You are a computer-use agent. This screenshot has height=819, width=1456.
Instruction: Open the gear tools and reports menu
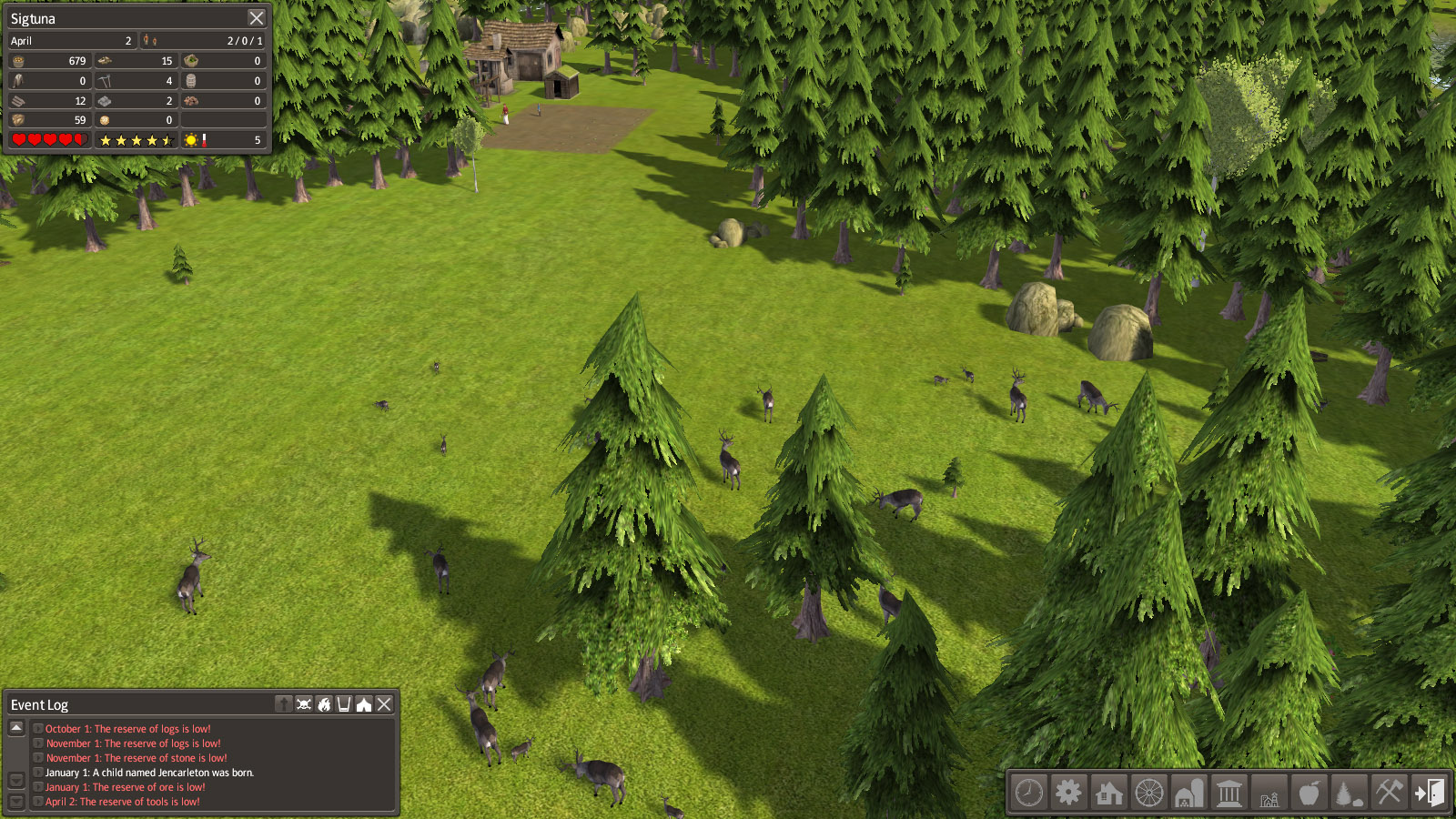[1068, 793]
